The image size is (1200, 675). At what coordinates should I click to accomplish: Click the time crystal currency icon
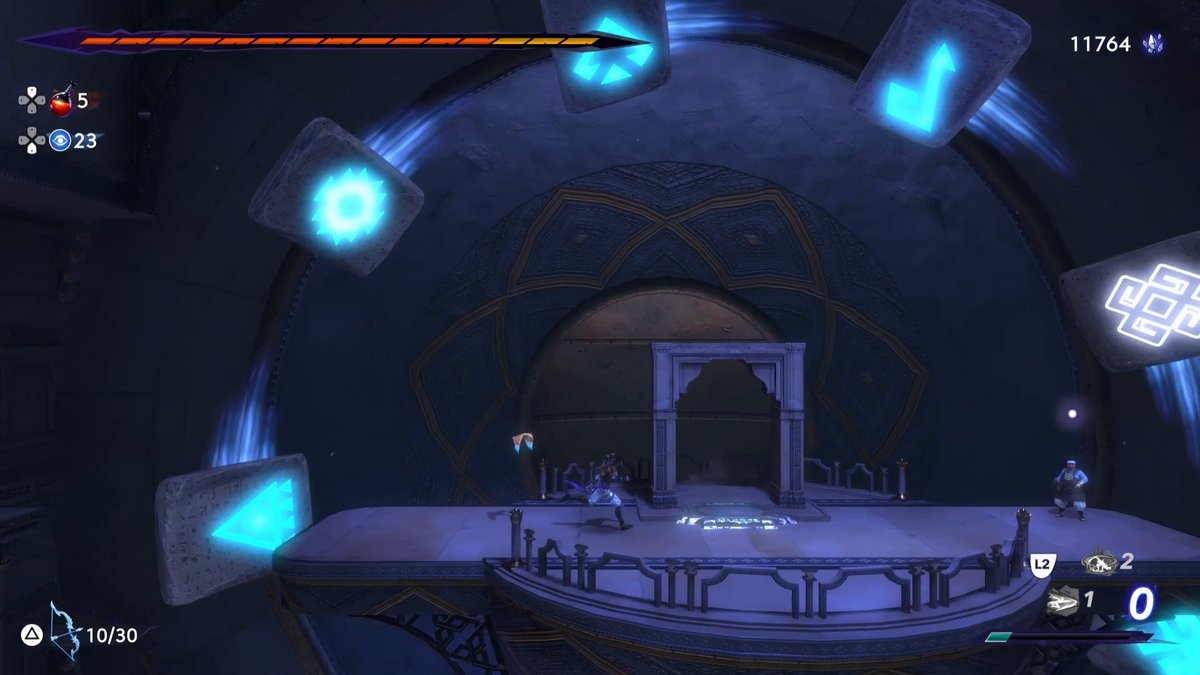[1153, 44]
